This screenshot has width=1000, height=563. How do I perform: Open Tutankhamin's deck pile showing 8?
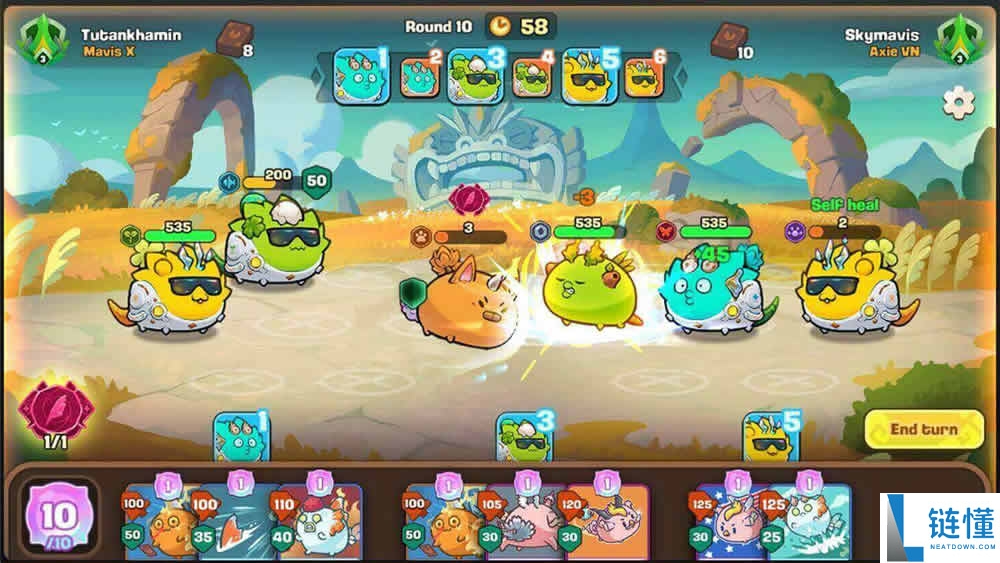(234, 41)
